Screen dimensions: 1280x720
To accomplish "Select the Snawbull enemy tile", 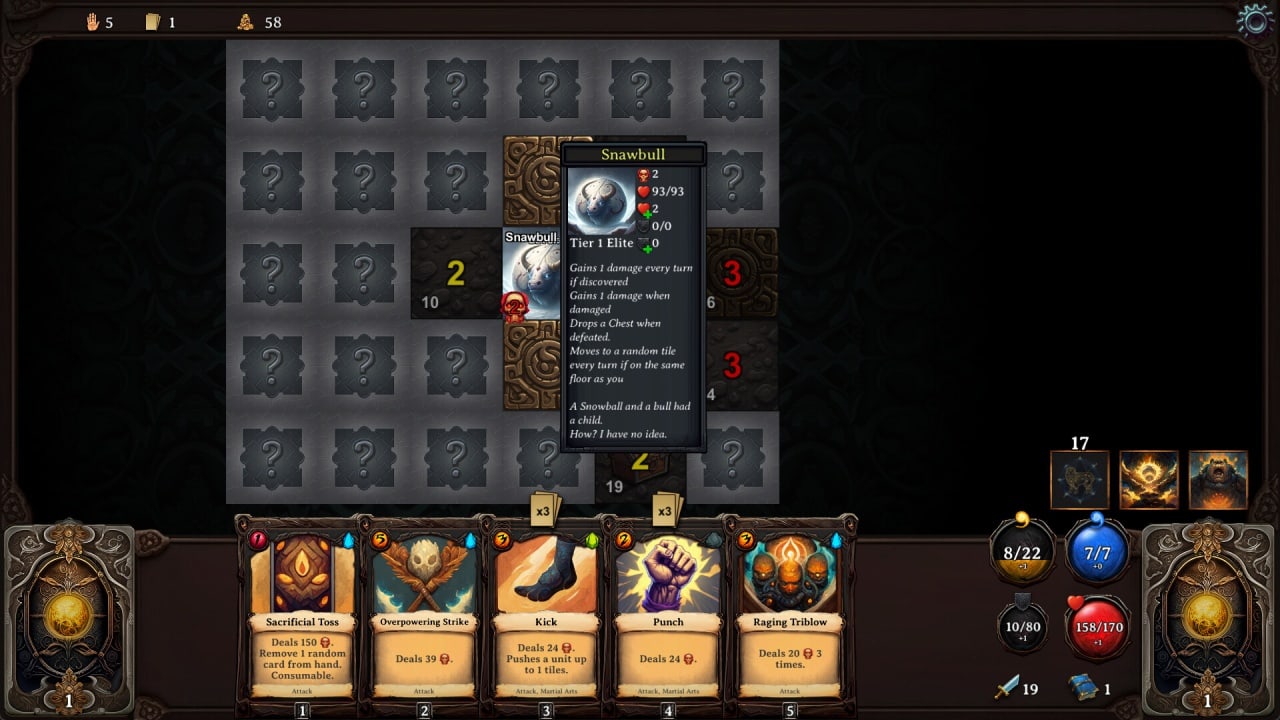I will pyautogui.click(x=531, y=275).
